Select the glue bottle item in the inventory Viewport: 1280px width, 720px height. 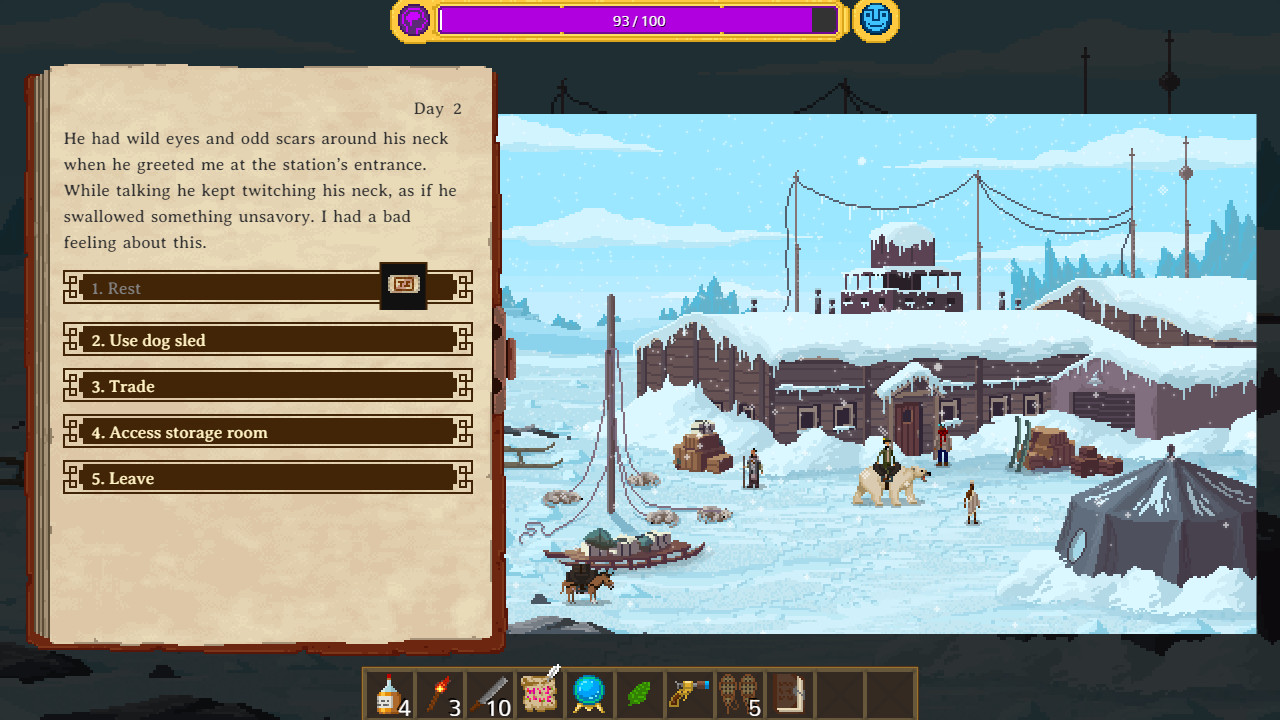[388, 695]
